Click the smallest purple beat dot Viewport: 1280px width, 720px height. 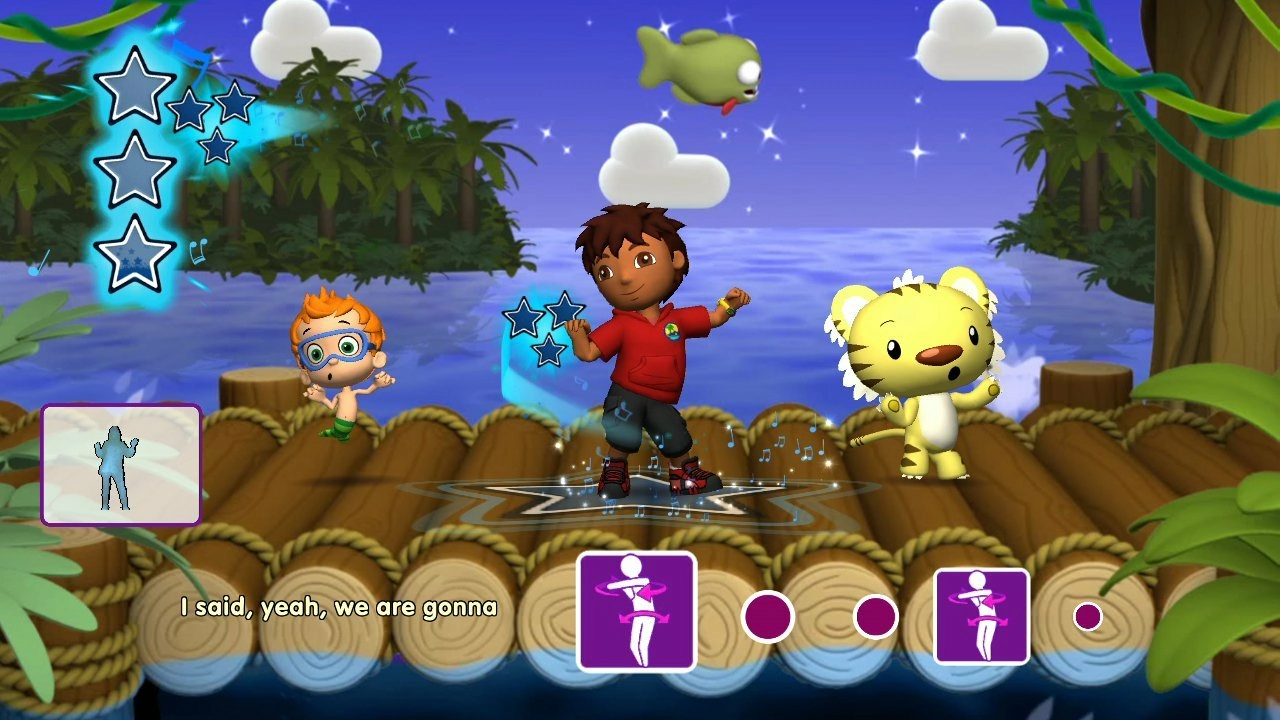click(1087, 616)
